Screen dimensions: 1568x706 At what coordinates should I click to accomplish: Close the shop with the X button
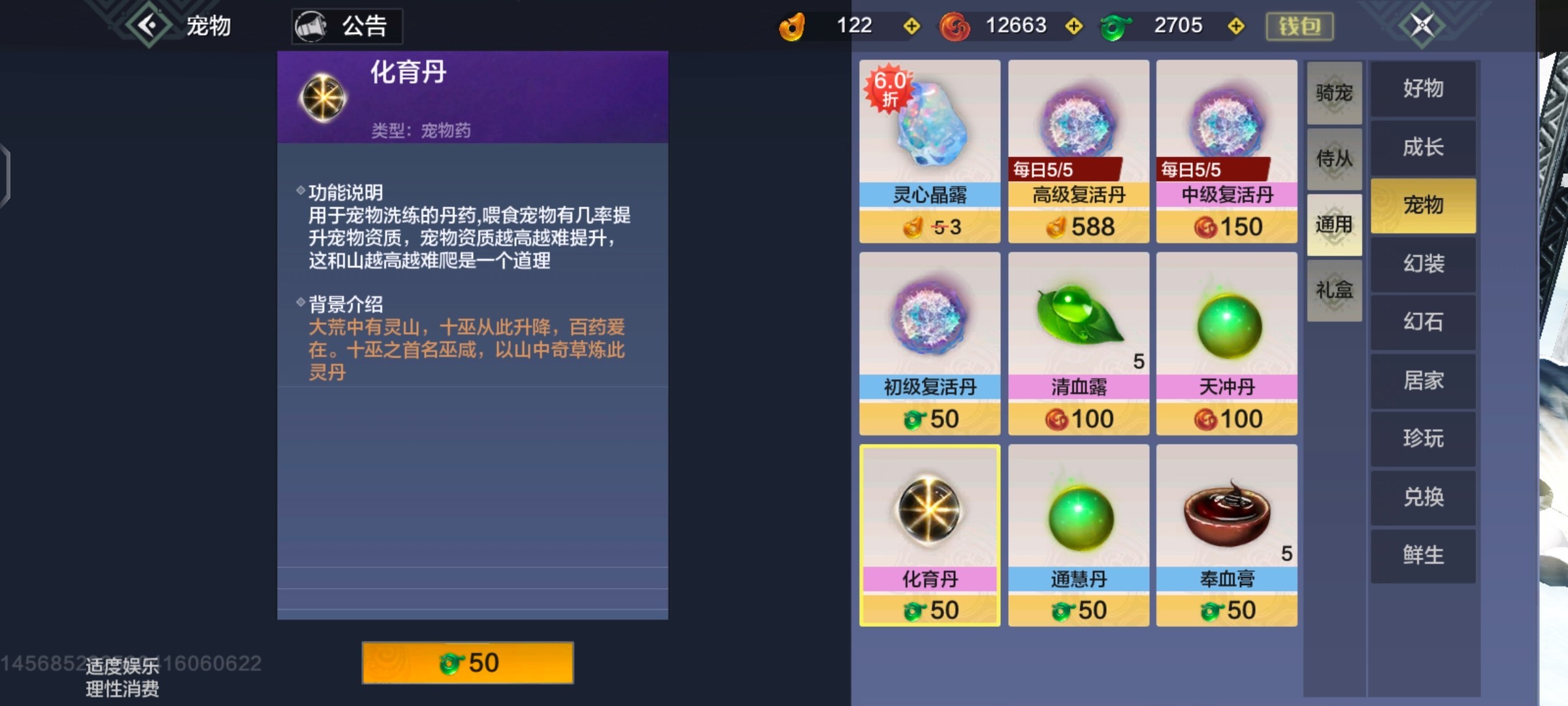[x=1422, y=25]
